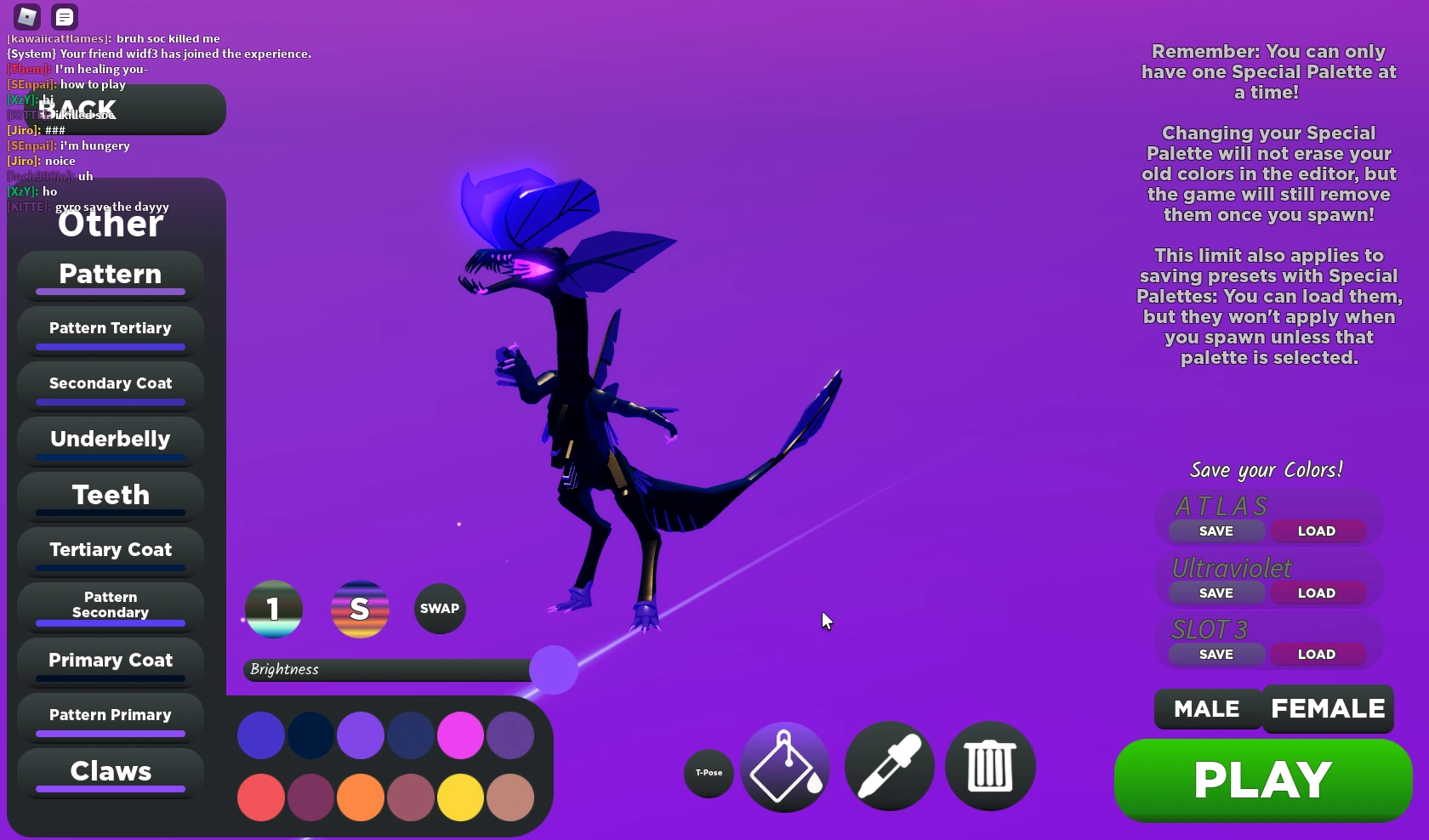Click the trash icon to clear colors

[x=988, y=766]
